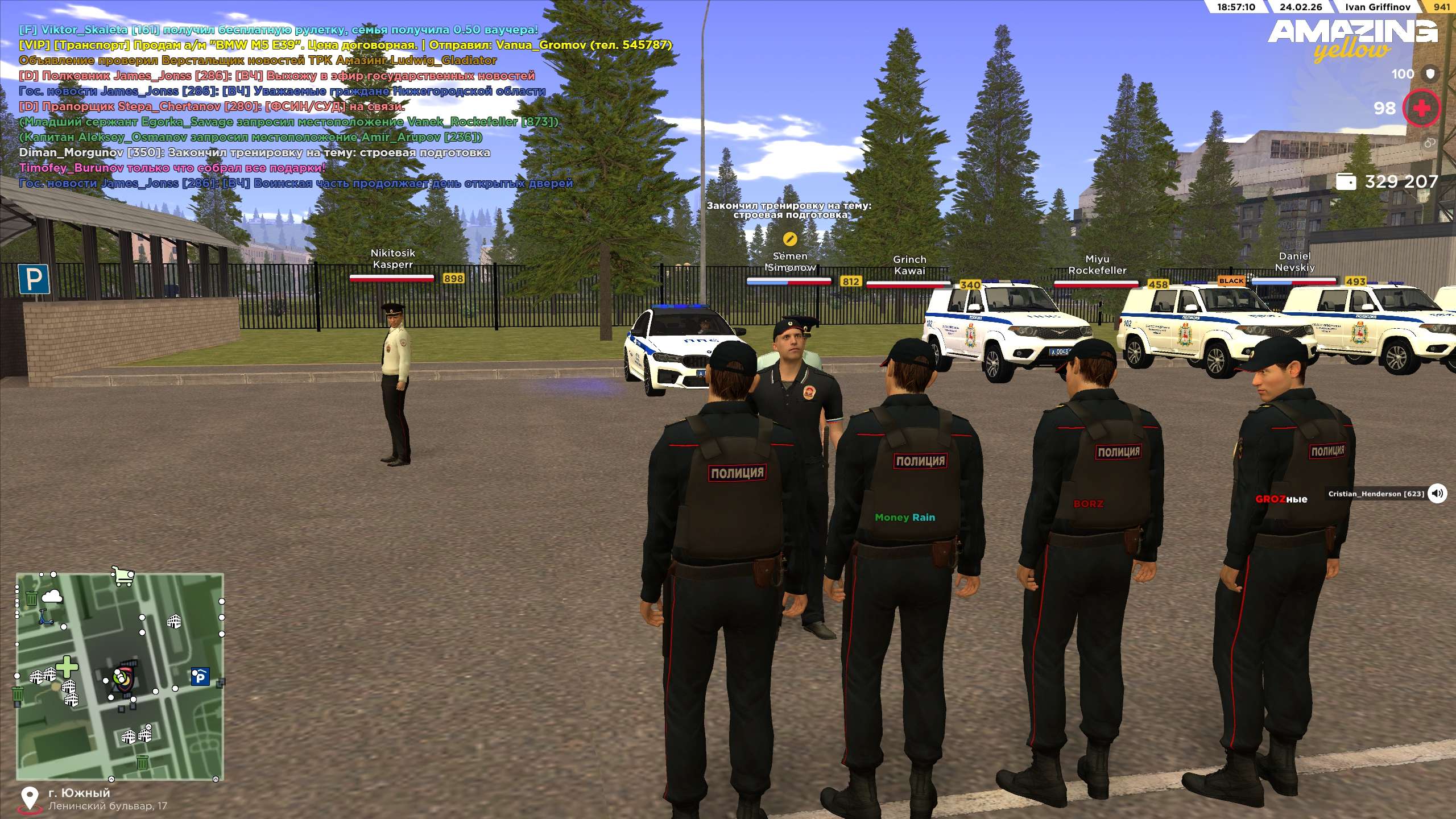Select the Ivan Griffinov name tab
The image size is (1456, 819).
coord(1377,7)
